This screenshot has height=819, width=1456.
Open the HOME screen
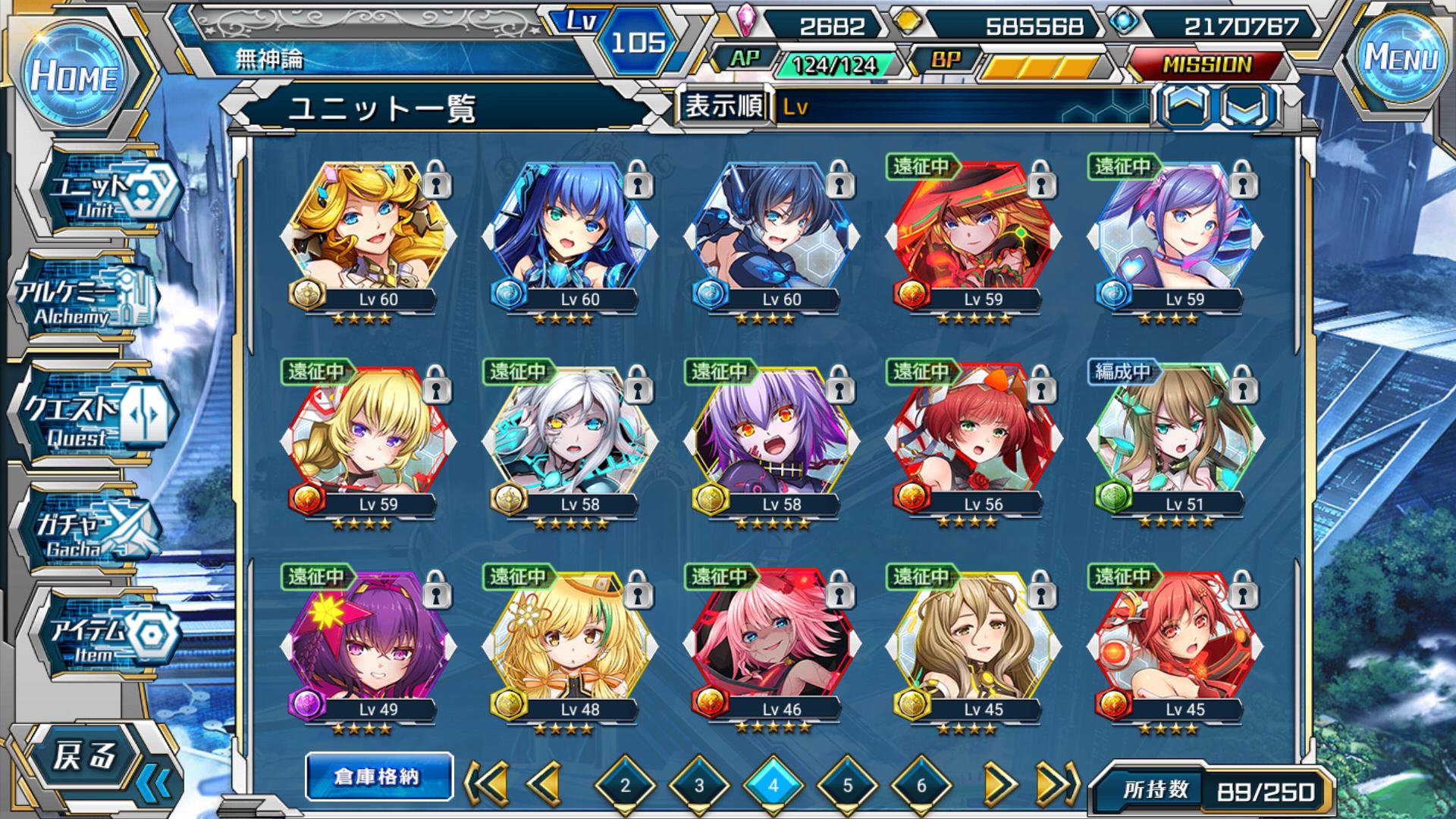[74, 77]
